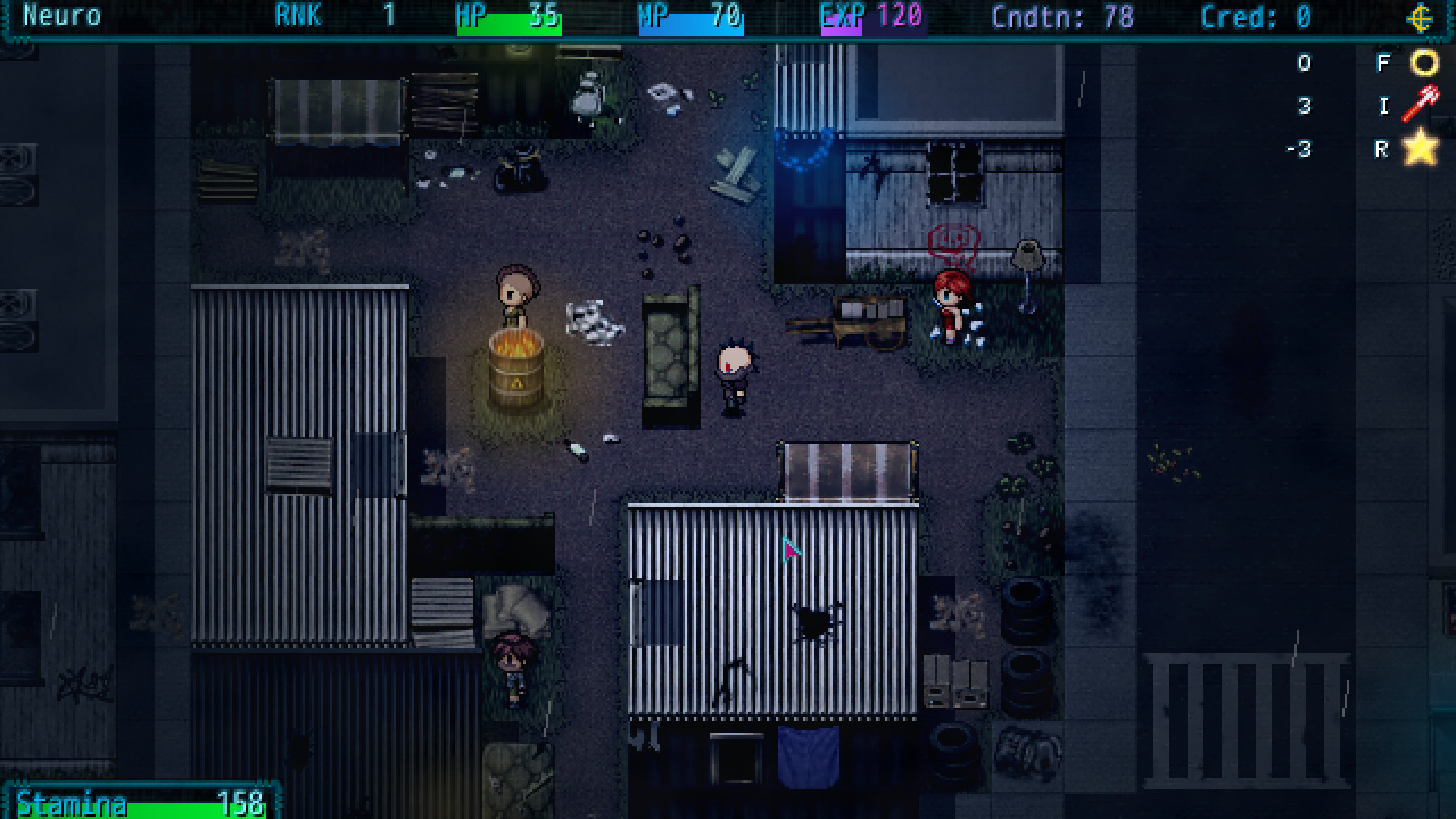
Task: Click the hazard symbol on the burning barrel
Action: point(516,382)
